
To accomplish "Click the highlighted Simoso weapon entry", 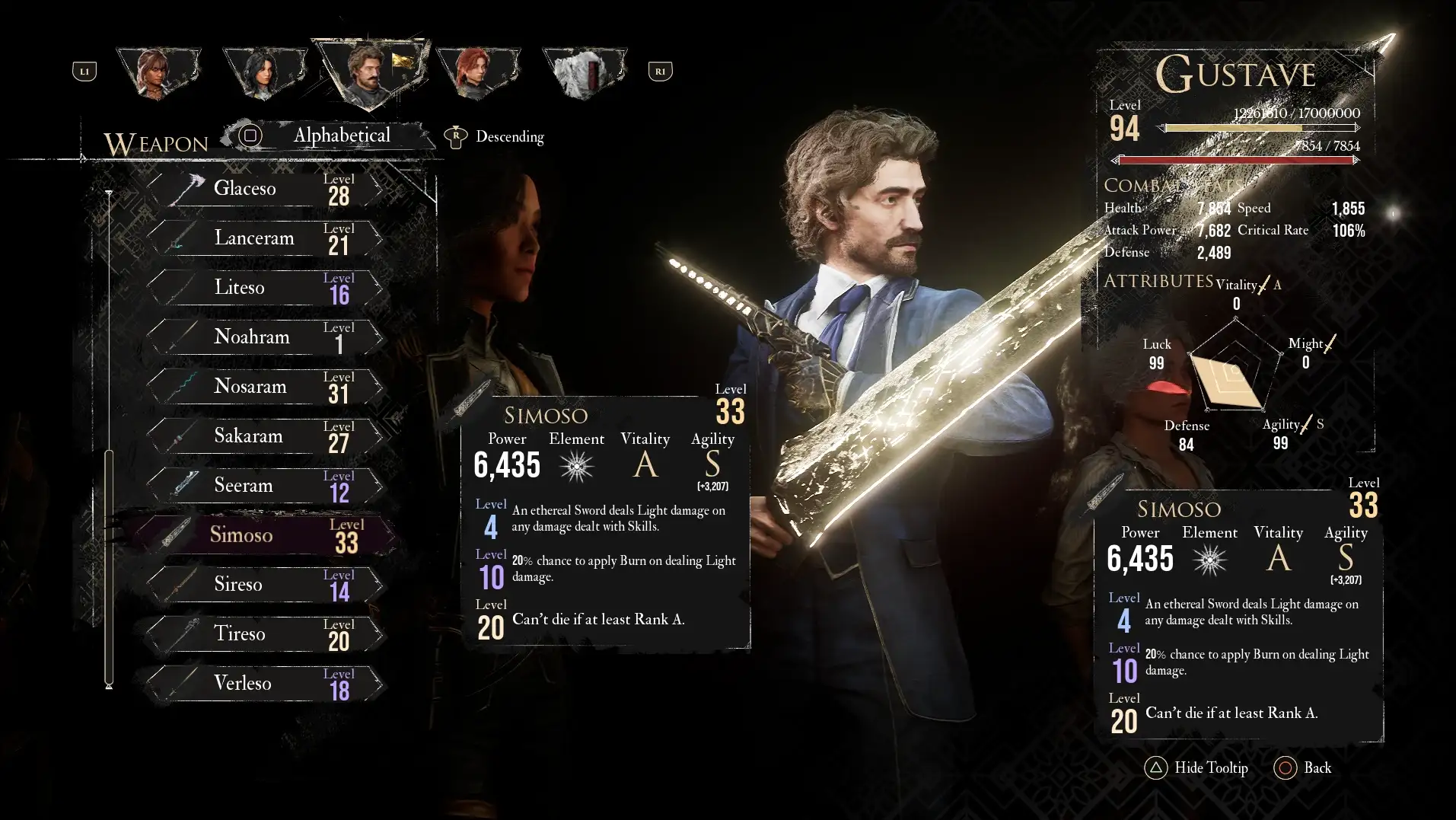I will pyautogui.click(x=263, y=534).
